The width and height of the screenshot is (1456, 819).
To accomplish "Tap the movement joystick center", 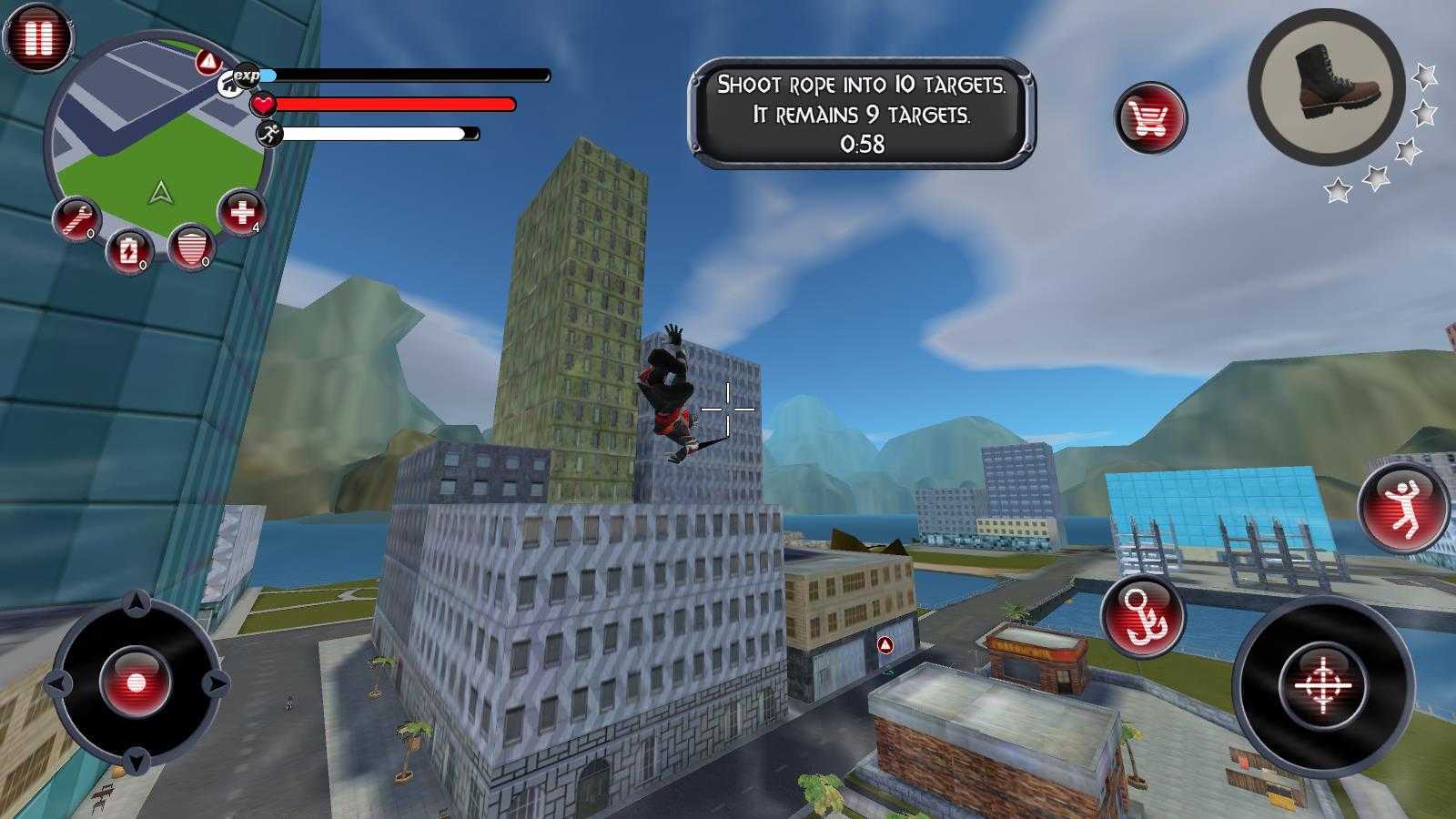I will tap(136, 682).
